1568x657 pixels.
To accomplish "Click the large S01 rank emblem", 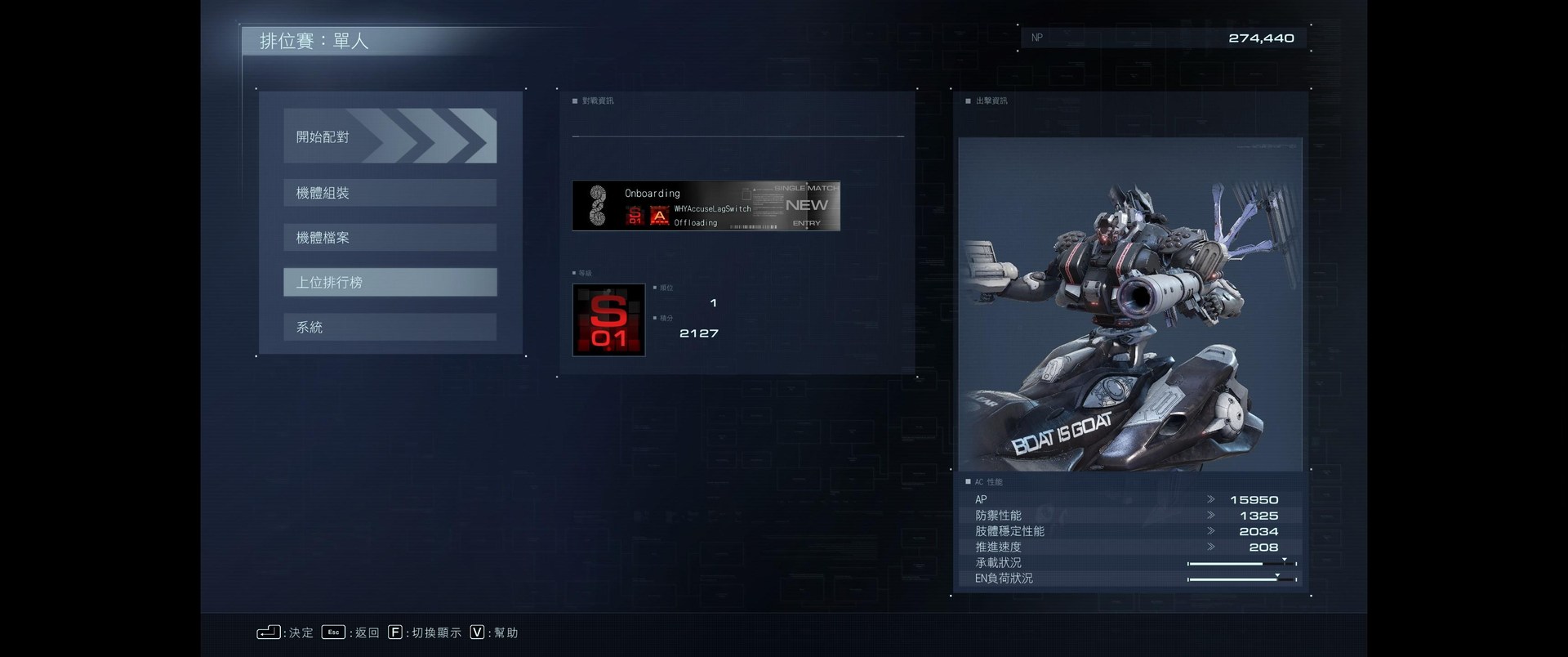I will (608, 320).
